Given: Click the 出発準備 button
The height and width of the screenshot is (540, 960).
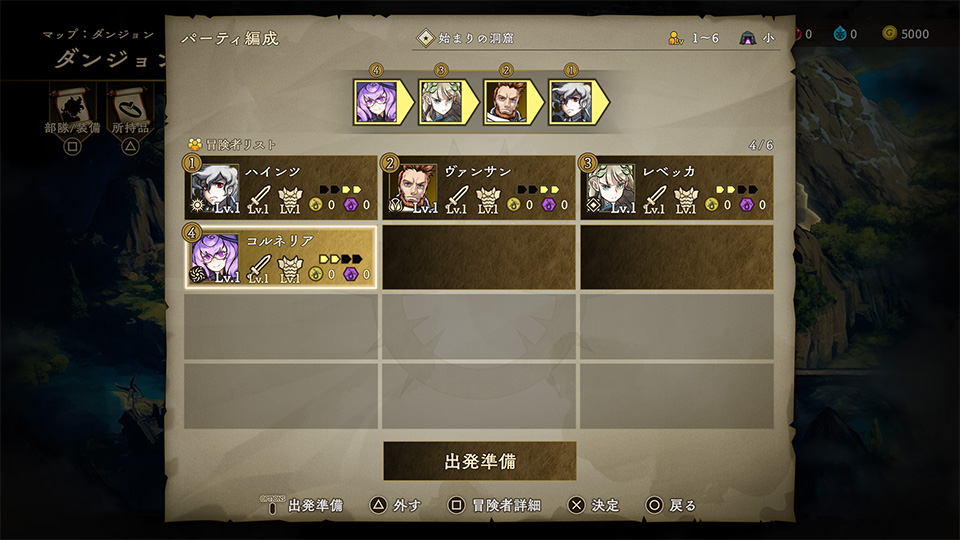Looking at the screenshot, I should click(480, 462).
